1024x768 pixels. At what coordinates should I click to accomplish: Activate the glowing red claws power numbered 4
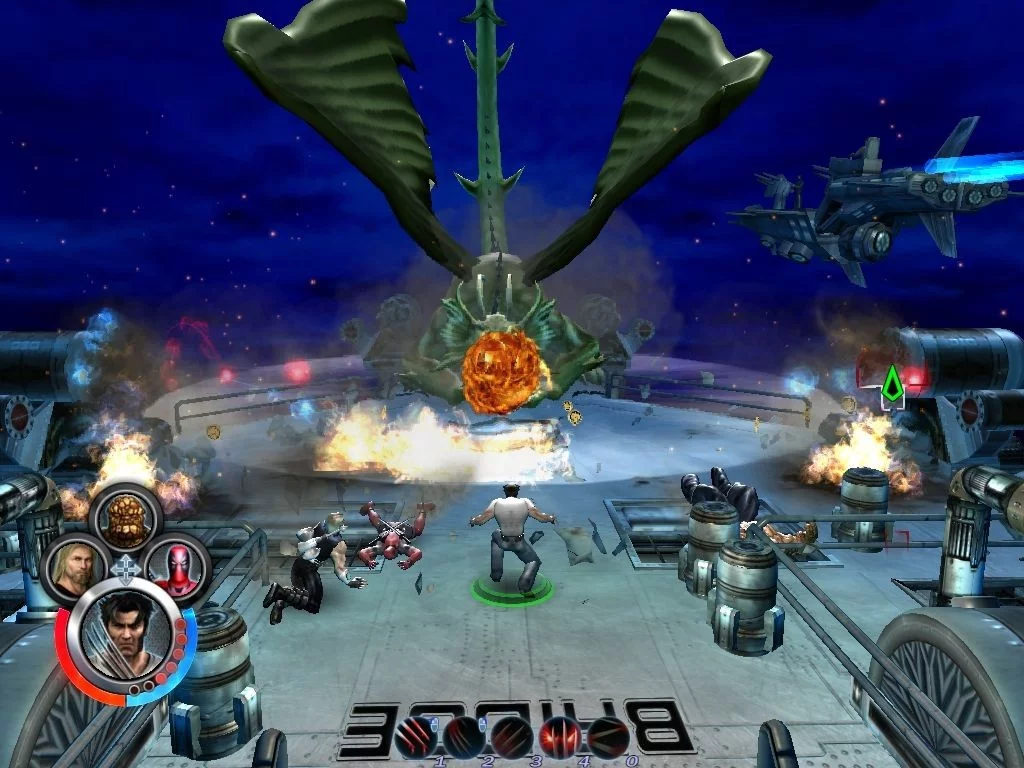560,737
